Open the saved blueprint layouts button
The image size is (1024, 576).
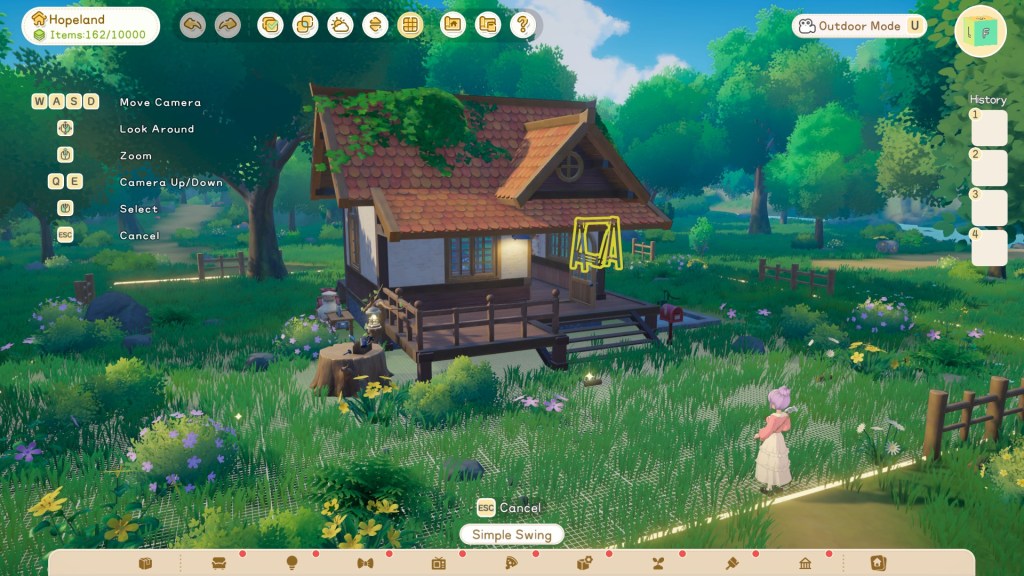tap(487, 26)
